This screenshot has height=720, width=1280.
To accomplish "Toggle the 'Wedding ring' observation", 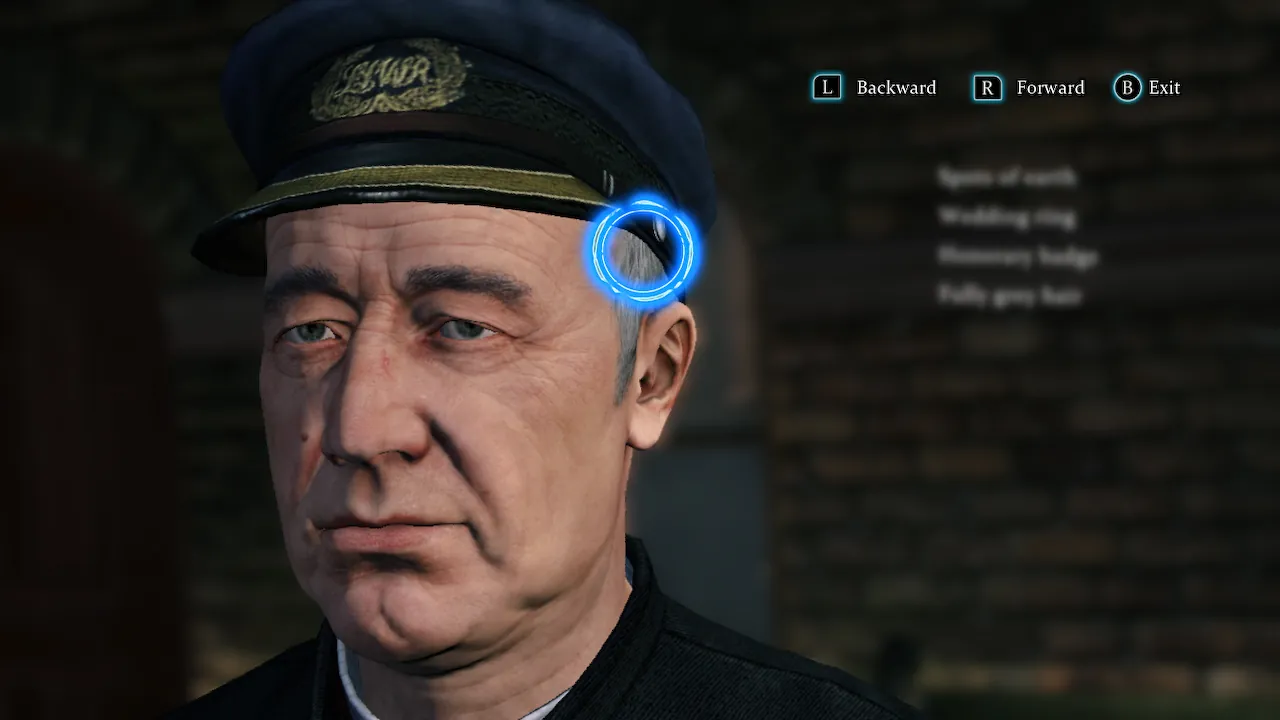I will [x=1007, y=217].
